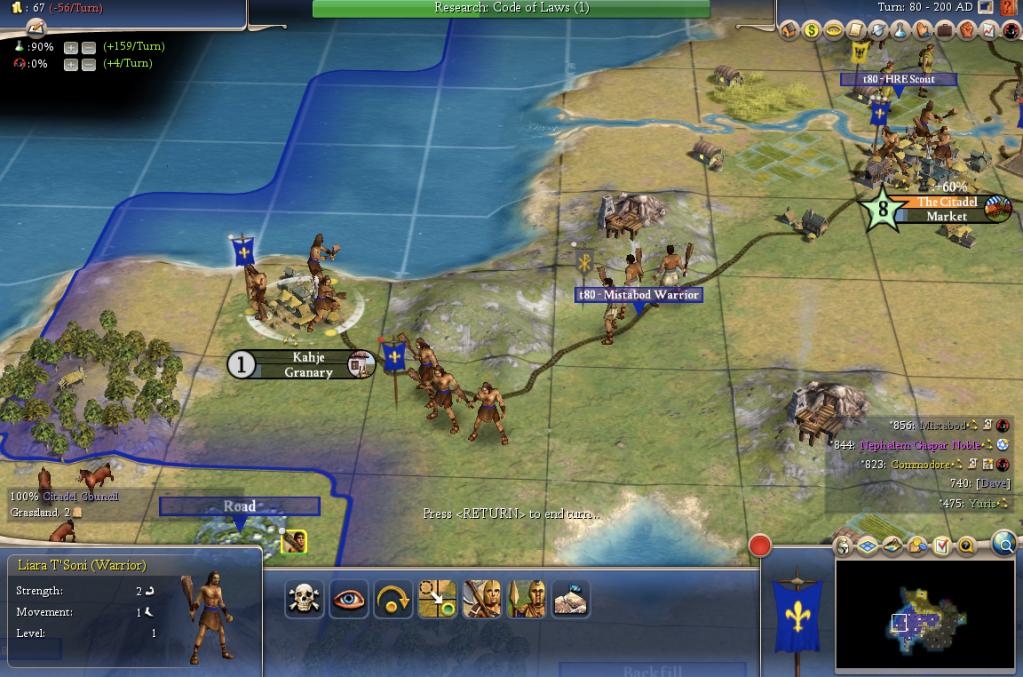This screenshot has width=1023, height=677.
Task: Increase the research rate with plus button
Action: [71, 47]
